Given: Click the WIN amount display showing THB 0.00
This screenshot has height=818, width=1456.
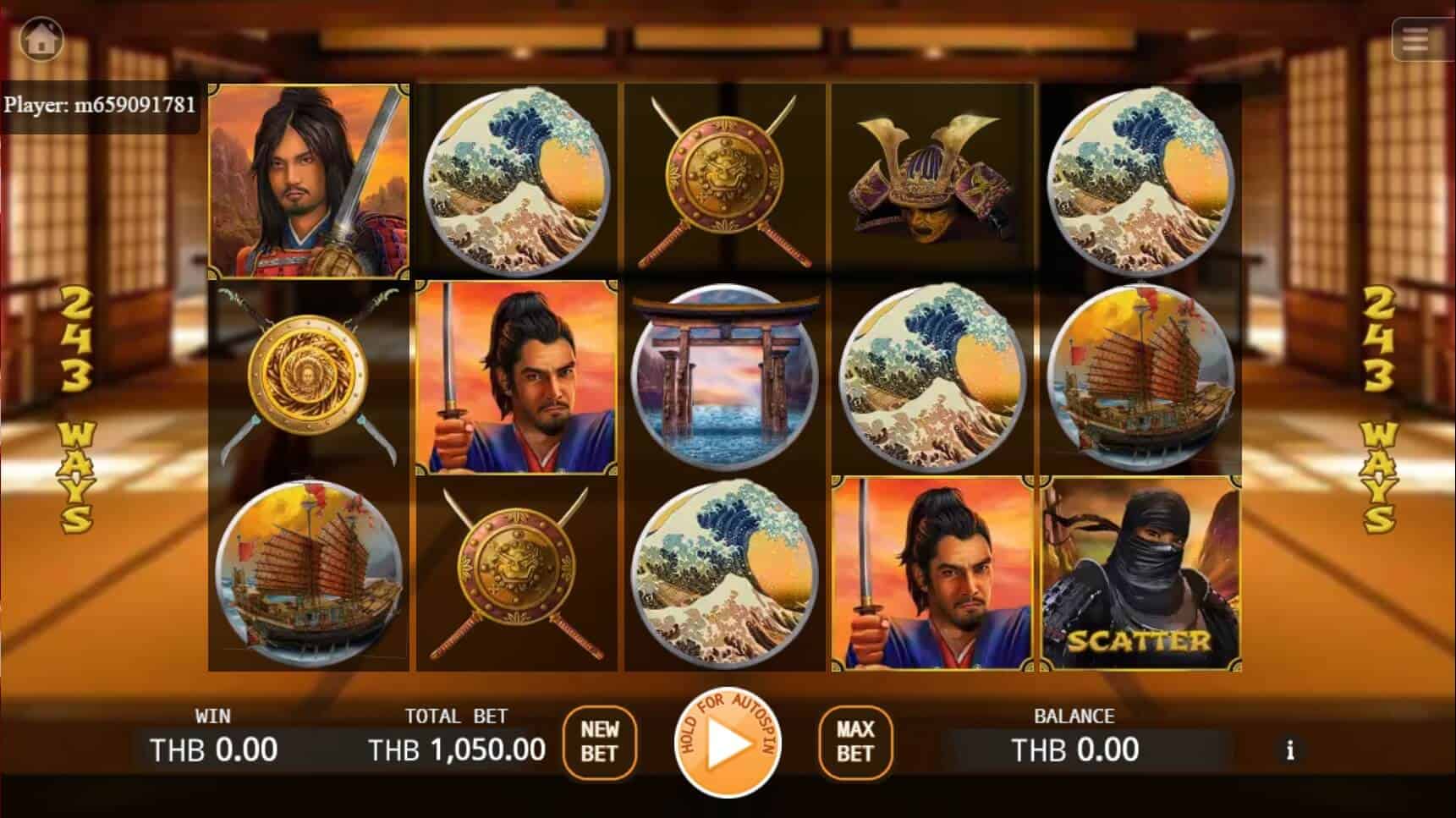Looking at the screenshot, I should click(x=212, y=749).
